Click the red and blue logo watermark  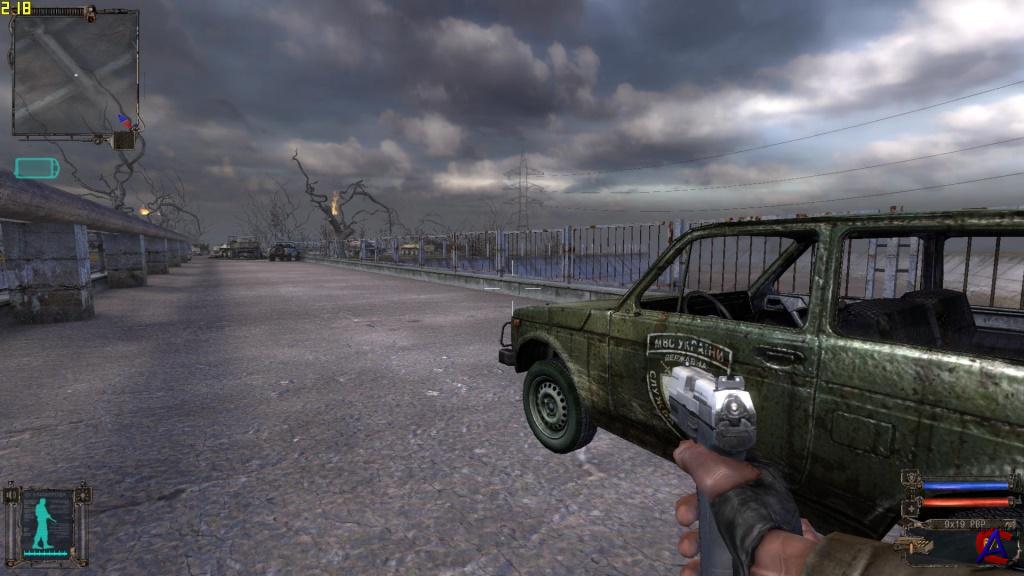pos(991,545)
